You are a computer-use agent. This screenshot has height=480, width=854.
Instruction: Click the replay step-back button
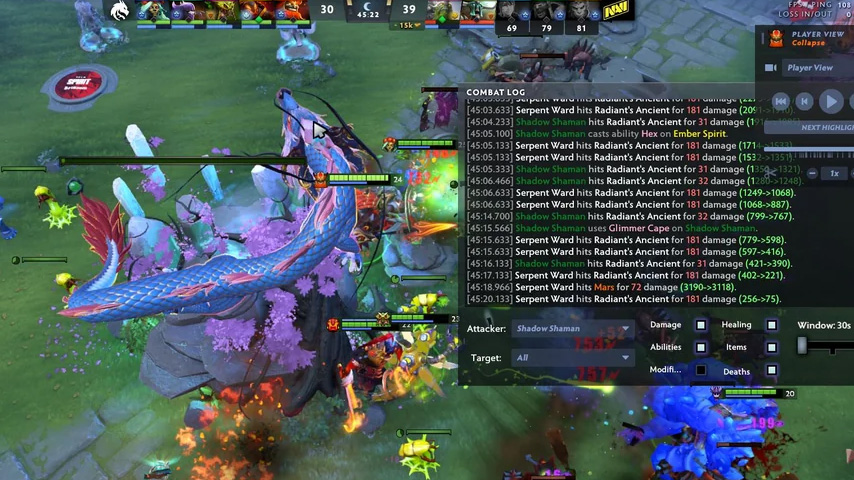805,101
